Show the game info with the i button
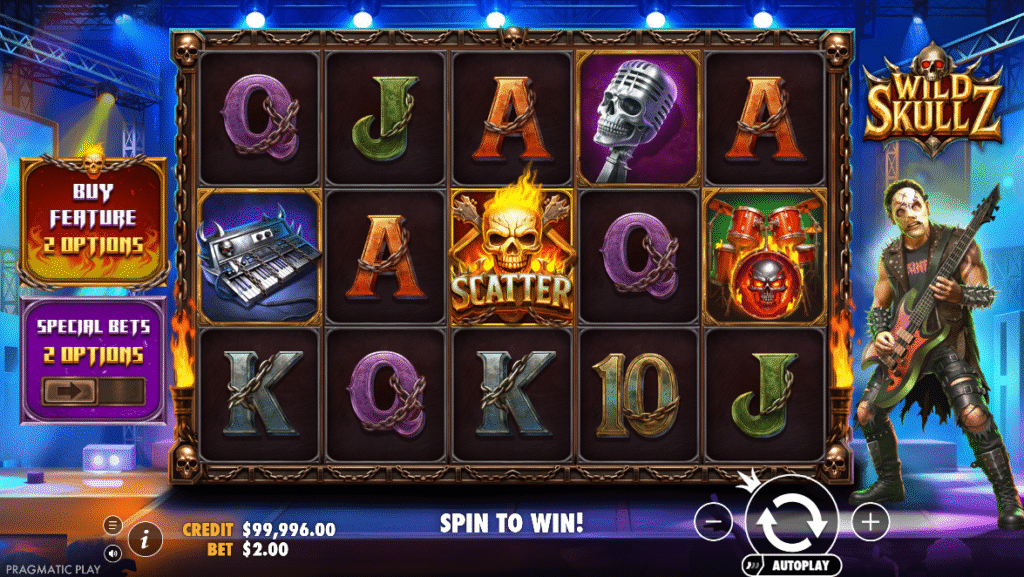 (146, 540)
